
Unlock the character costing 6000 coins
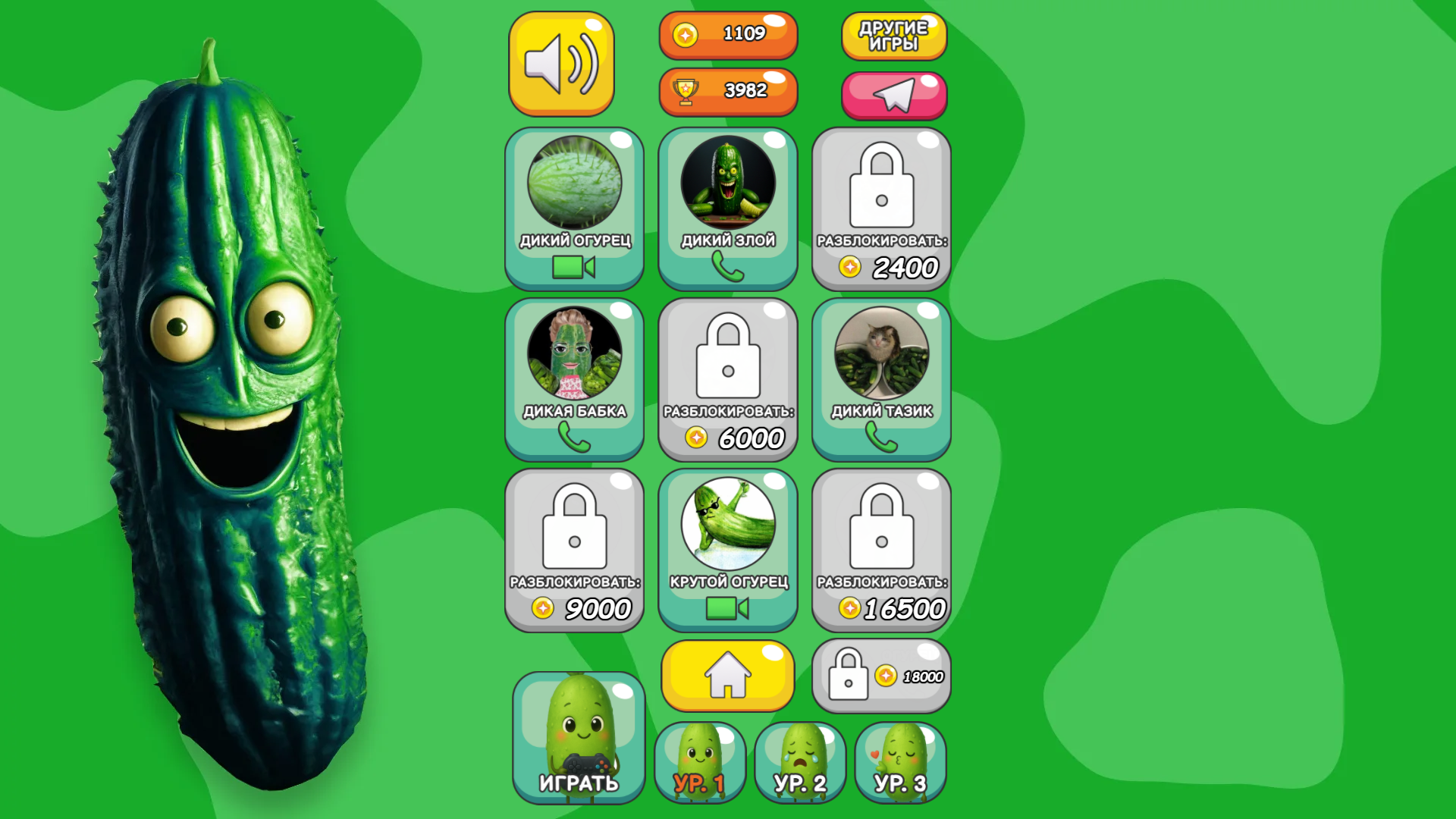click(727, 379)
